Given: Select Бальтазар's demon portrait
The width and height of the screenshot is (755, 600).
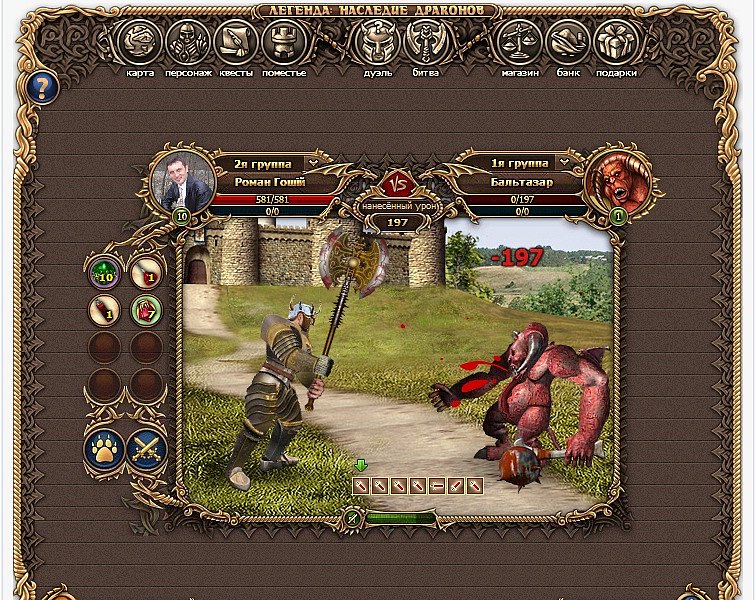Looking at the screenshot, I should coord(618,179).
